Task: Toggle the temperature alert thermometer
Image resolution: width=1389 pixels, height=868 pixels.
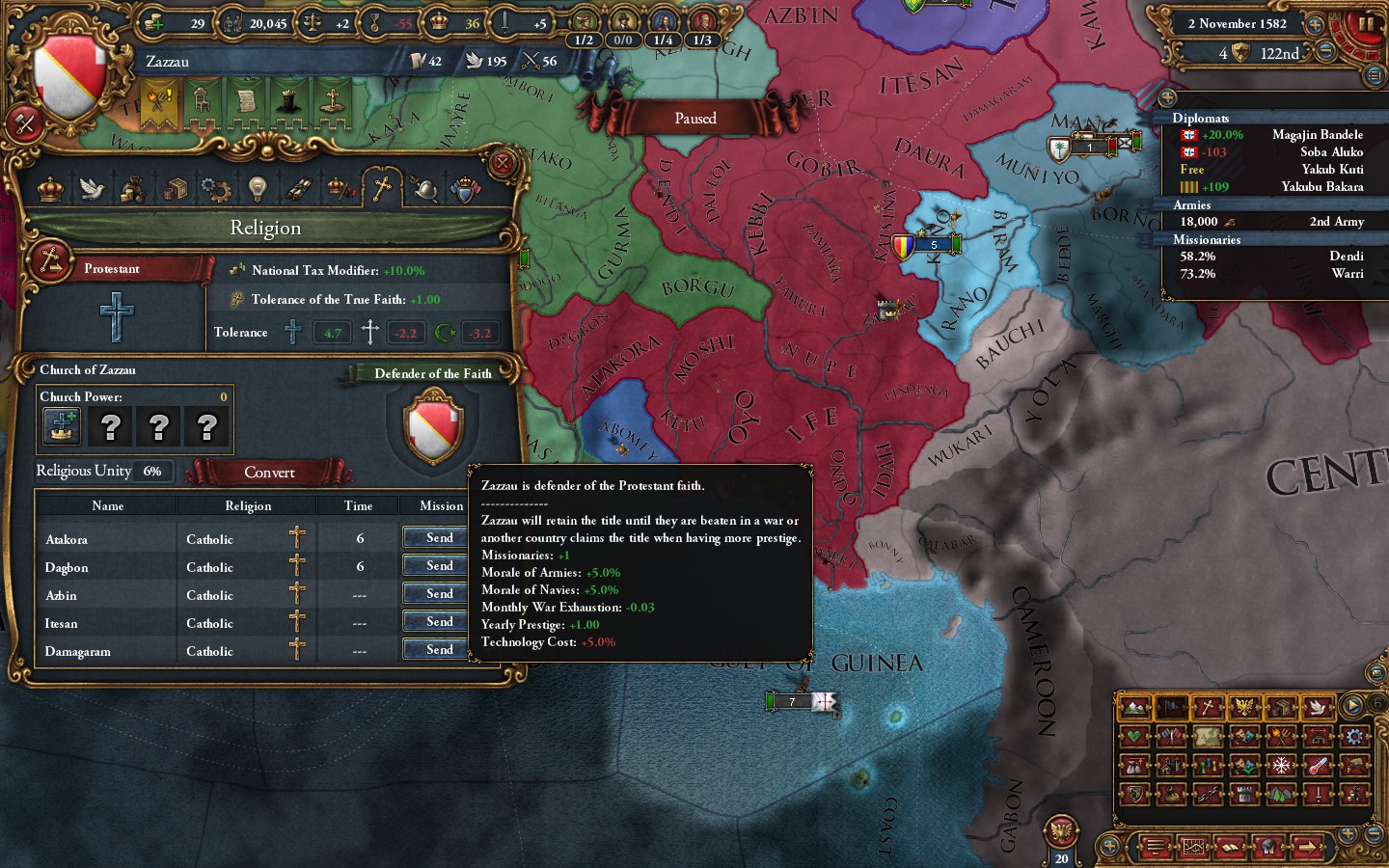Action: (1316, 765)
